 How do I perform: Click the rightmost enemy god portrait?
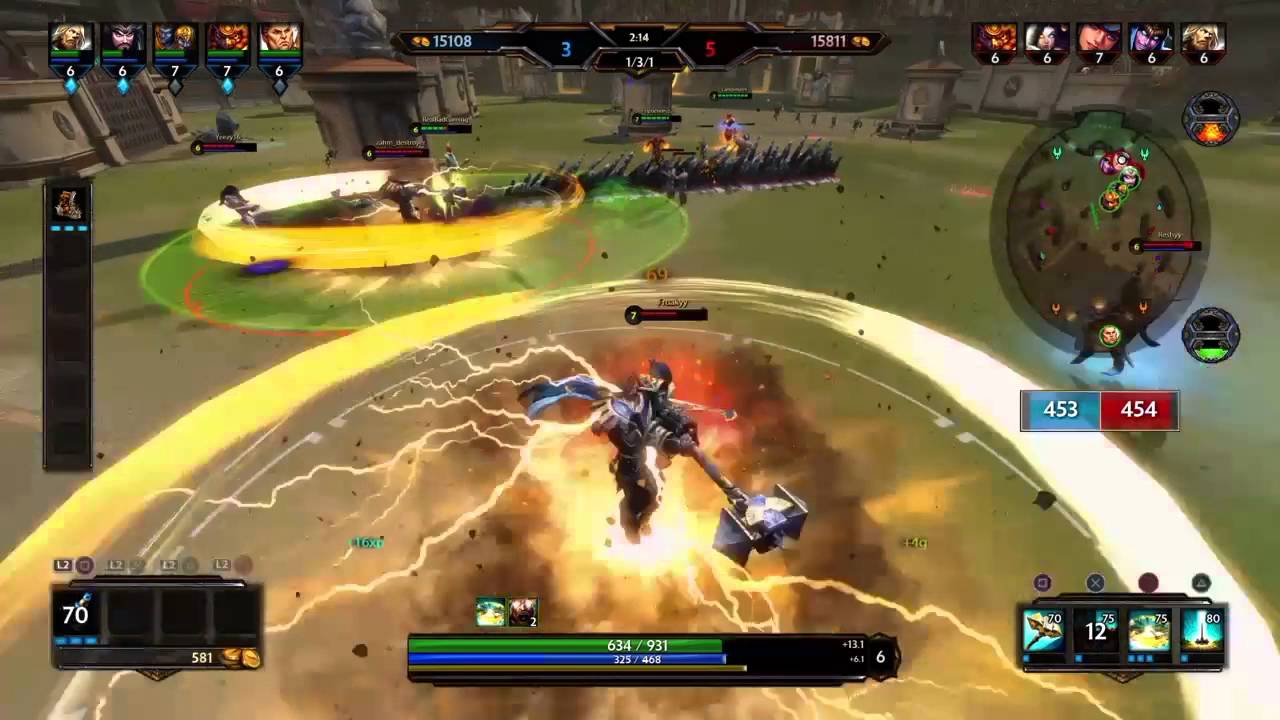[x=1203, y=40]
